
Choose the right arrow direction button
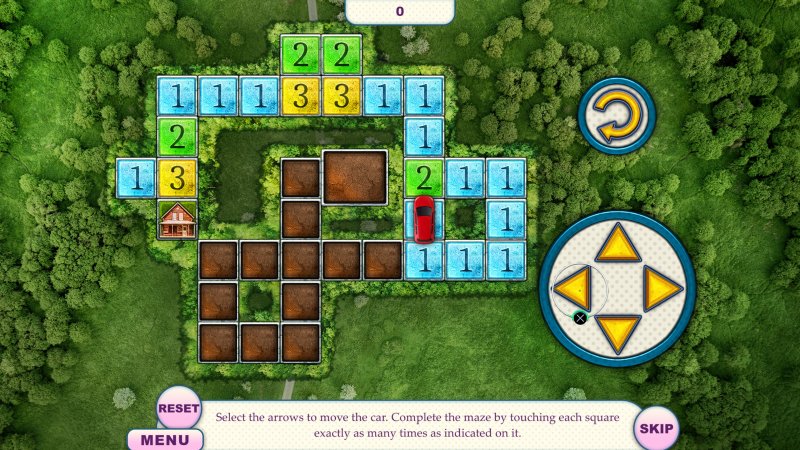[x=661, y=290]
